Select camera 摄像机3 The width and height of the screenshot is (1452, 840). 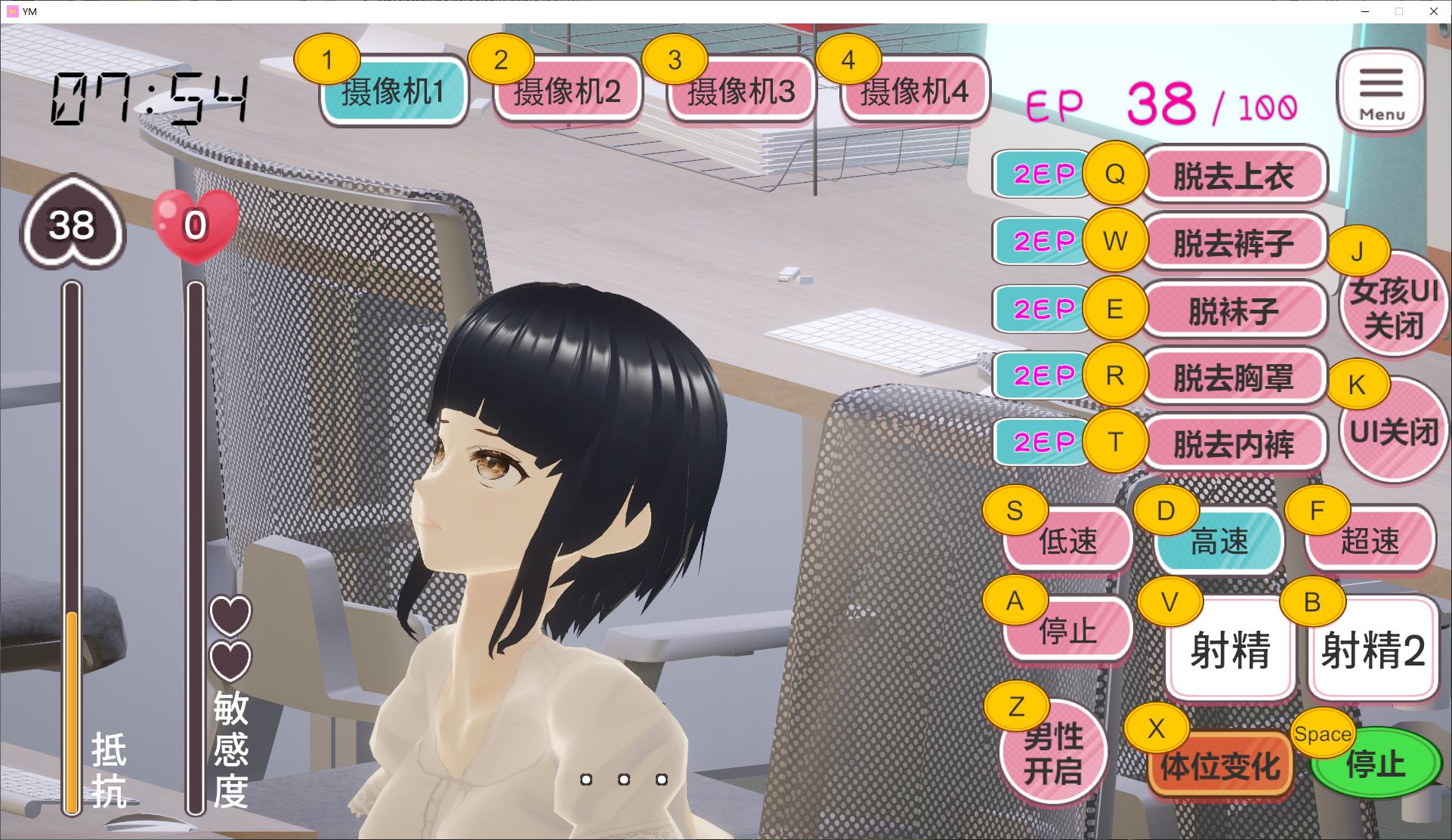point(741,92)
